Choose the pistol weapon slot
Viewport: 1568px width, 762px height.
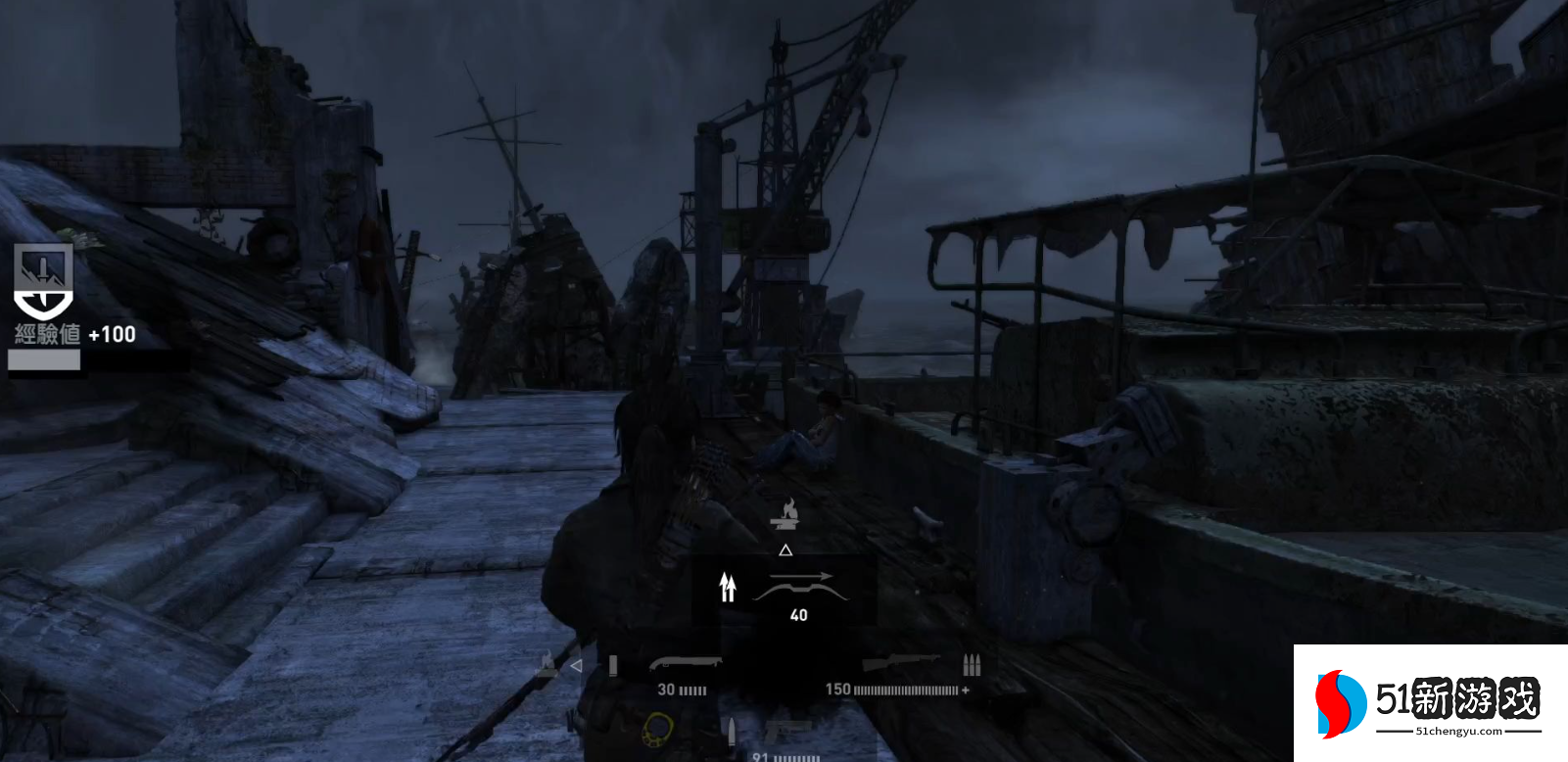[788, 733]
